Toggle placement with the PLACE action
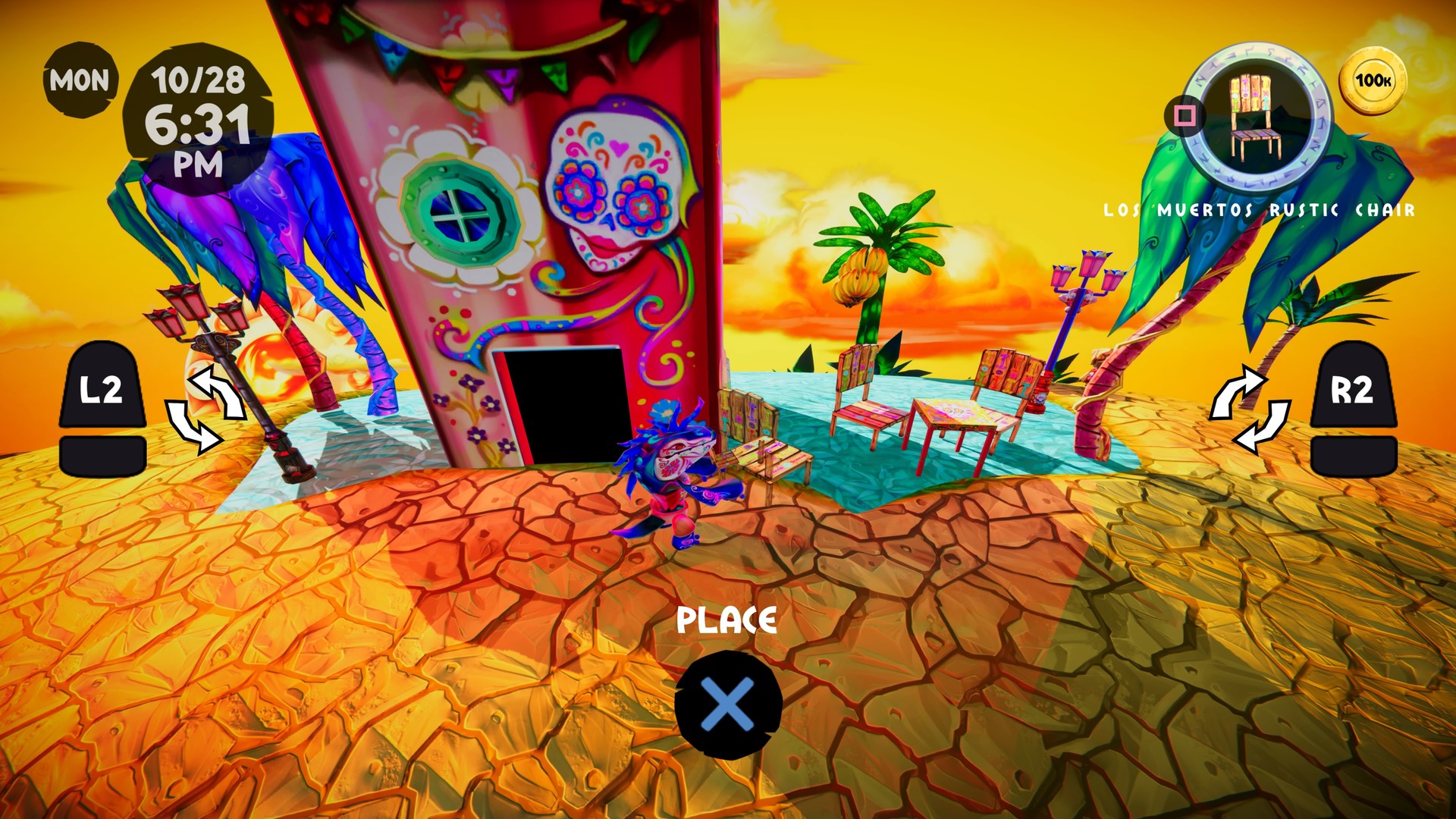The width and height of the screenshot is (1456, 819). click(729, 619)
